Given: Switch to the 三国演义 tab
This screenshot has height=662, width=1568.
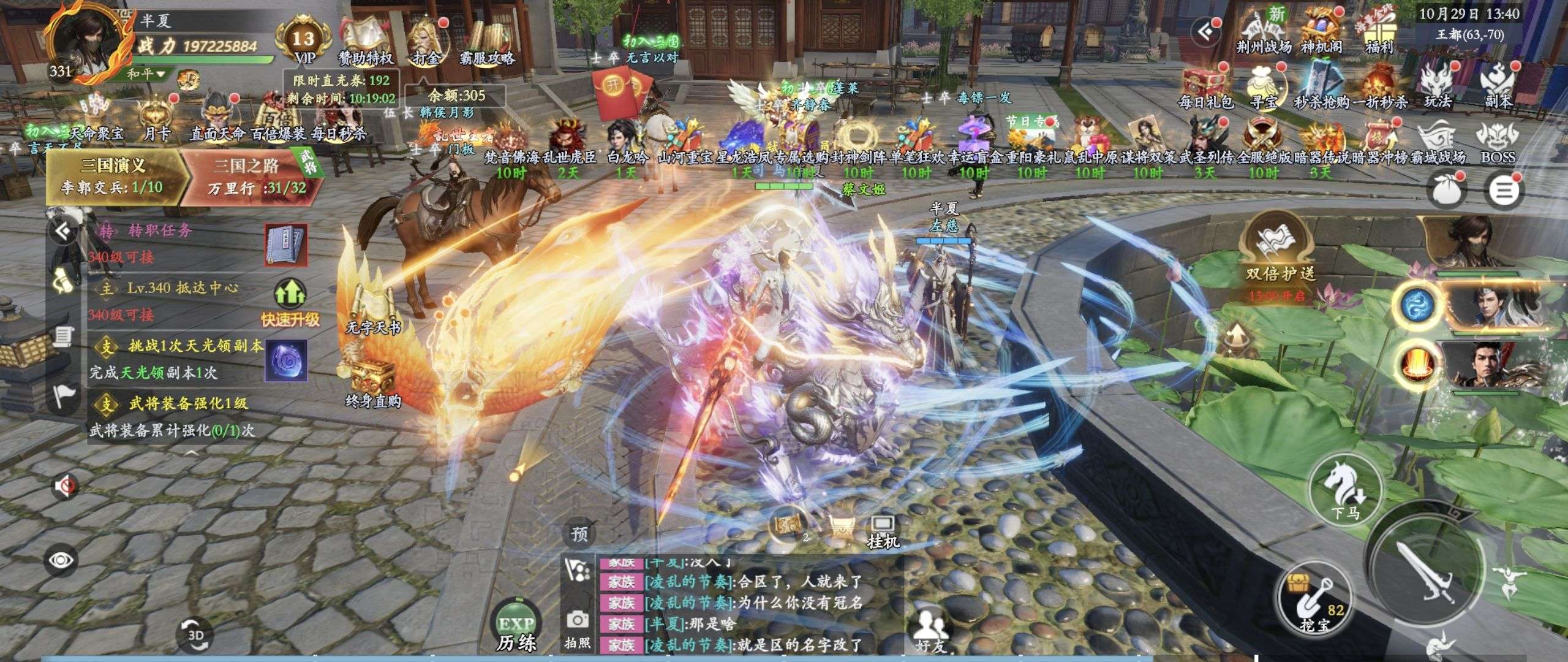Looking at the screenshot, I should click(114, 175).
